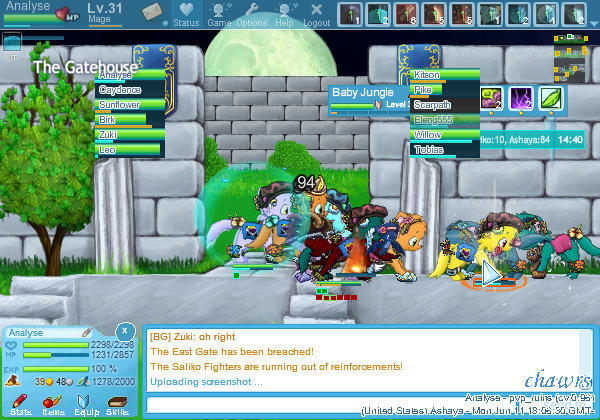The height and width of the screenshot is (420, 600).
Task: Open the Status menu
Action: (x=185, y=14)
